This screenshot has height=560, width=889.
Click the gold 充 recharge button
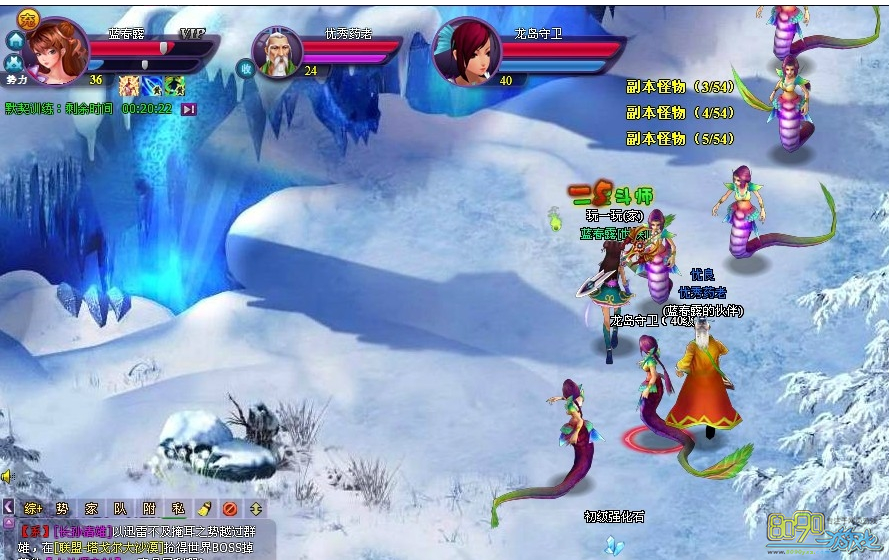click(28, 18)
